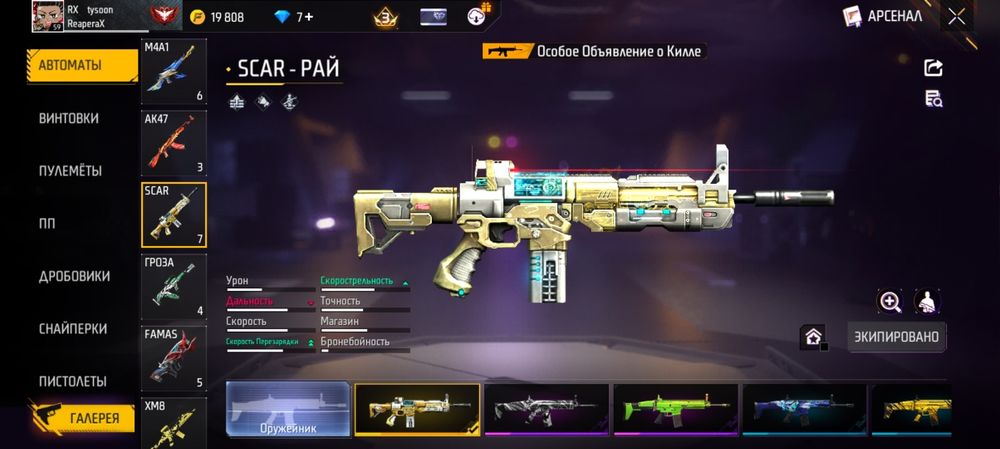
Task: Select the Гроза weapon tile
Action: coord(174,286)
